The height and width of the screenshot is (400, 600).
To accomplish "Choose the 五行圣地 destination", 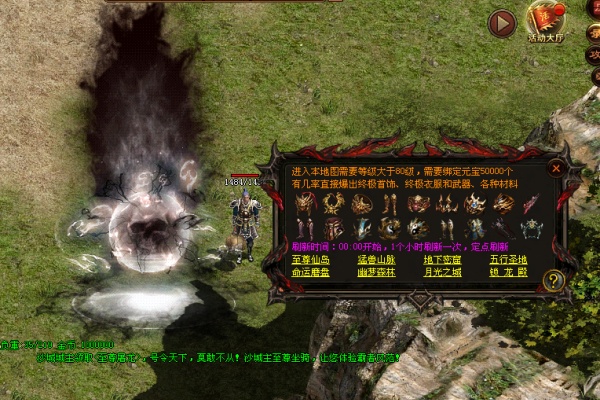I will point(510,260).
